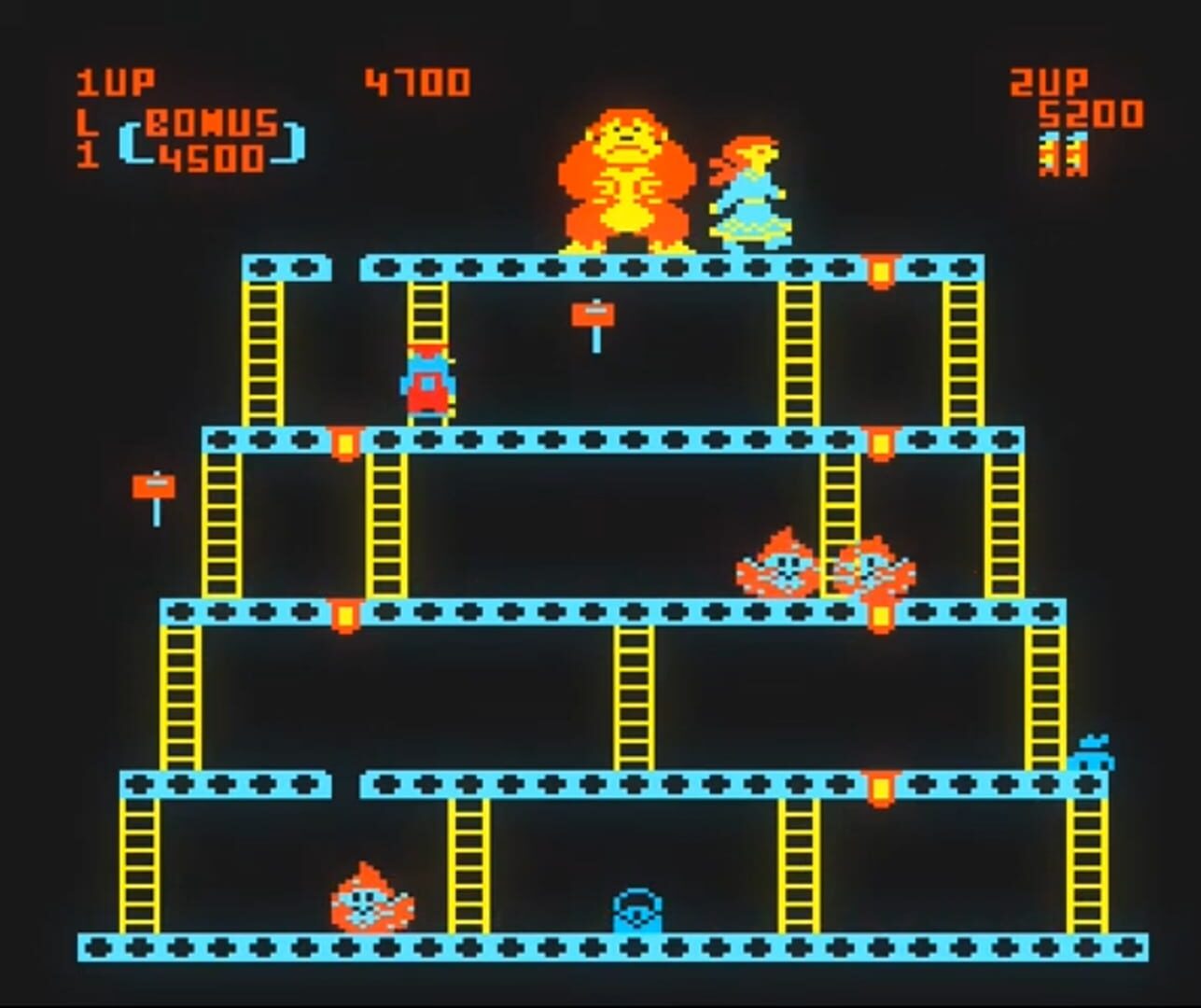Click the tall center ladder on the third level
Viewport: 1201px width, 1008px height.
[x=635, y=700]
